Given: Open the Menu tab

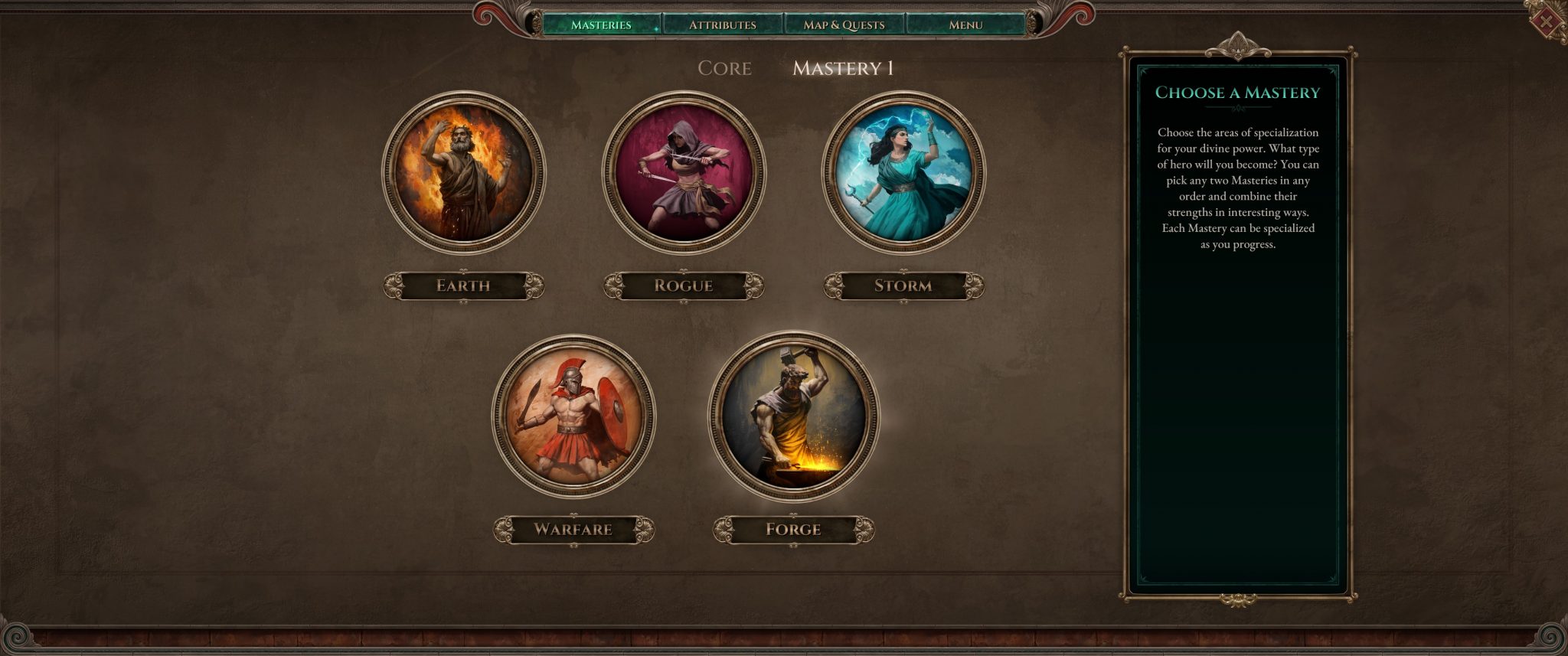Looking at the screenshot, I should click(965, 24).
